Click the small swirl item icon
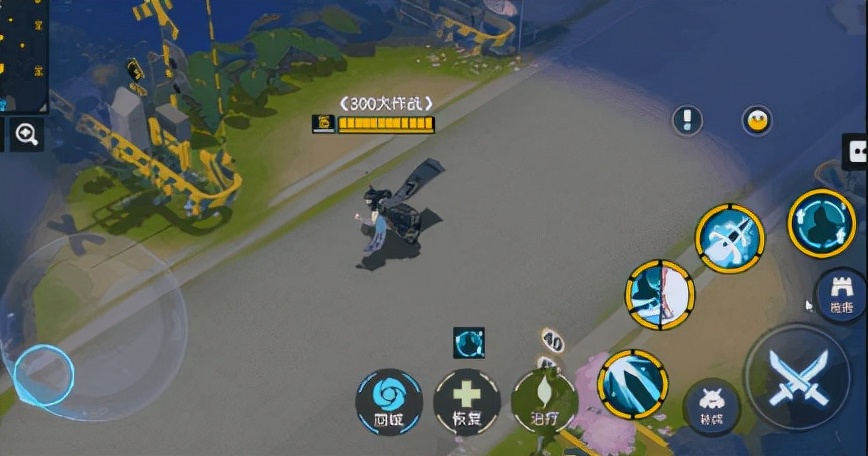 coord(469,342)
